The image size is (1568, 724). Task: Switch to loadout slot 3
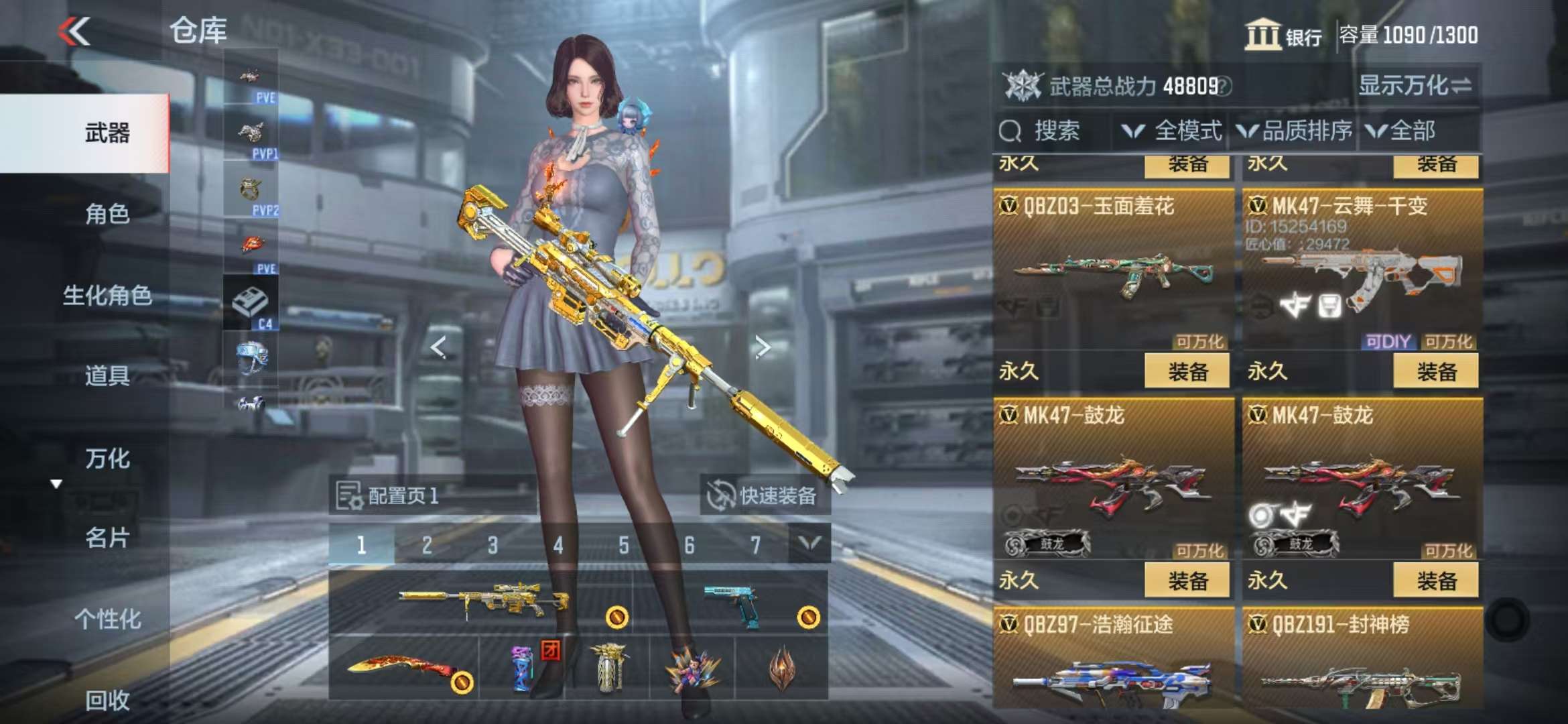pos(493,545)
